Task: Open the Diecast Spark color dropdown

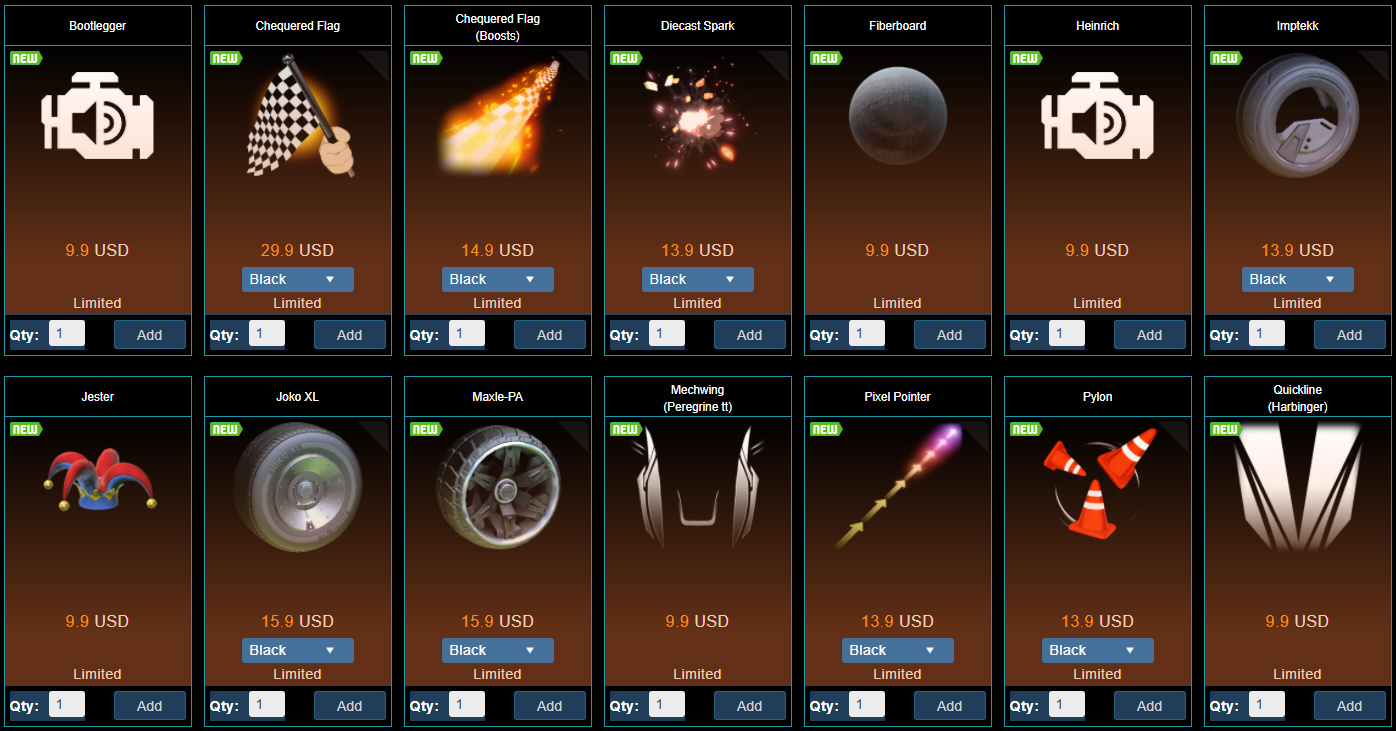Action: 697,280
